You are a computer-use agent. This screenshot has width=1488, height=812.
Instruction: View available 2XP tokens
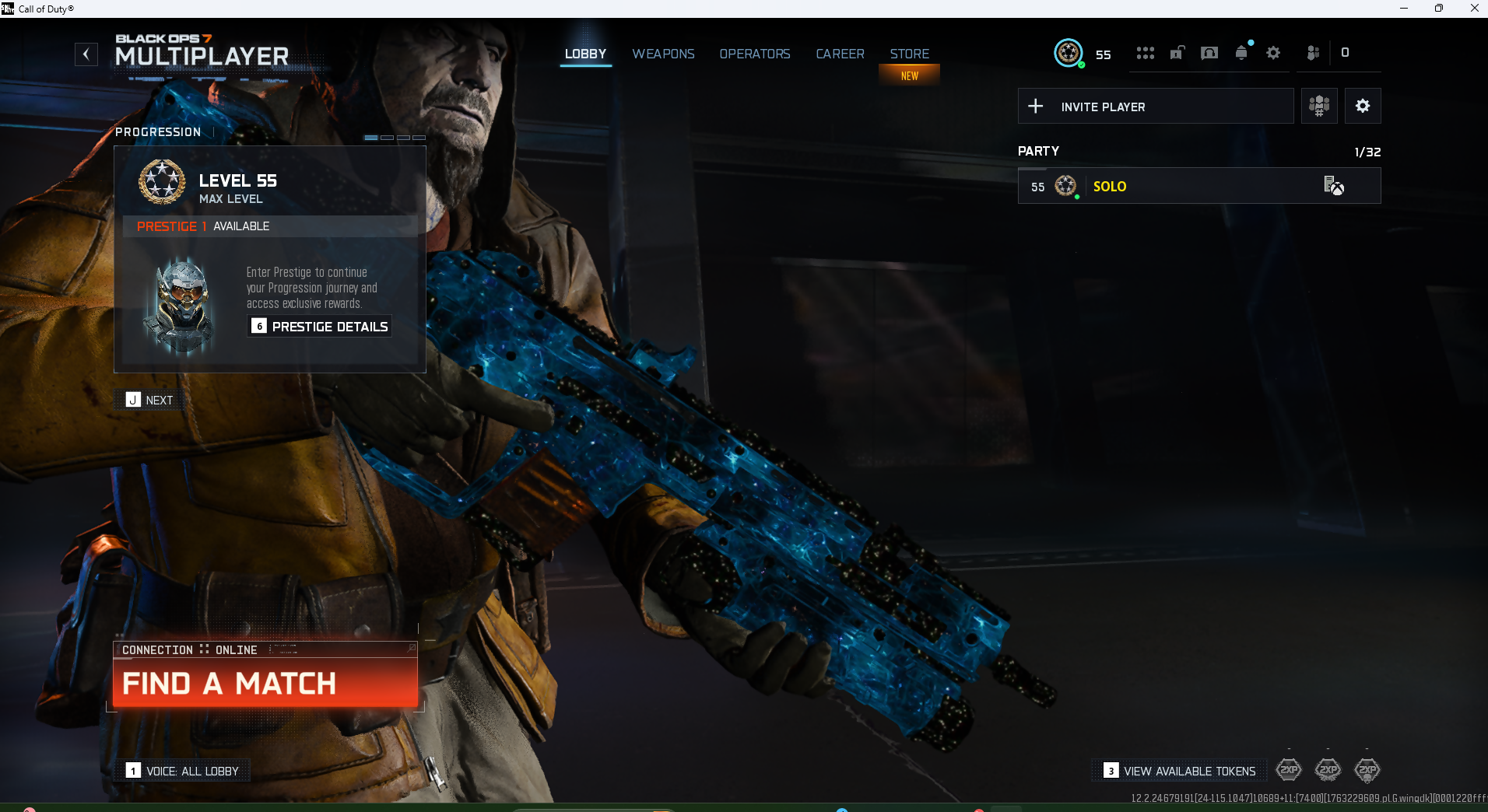click(1180, 771)
